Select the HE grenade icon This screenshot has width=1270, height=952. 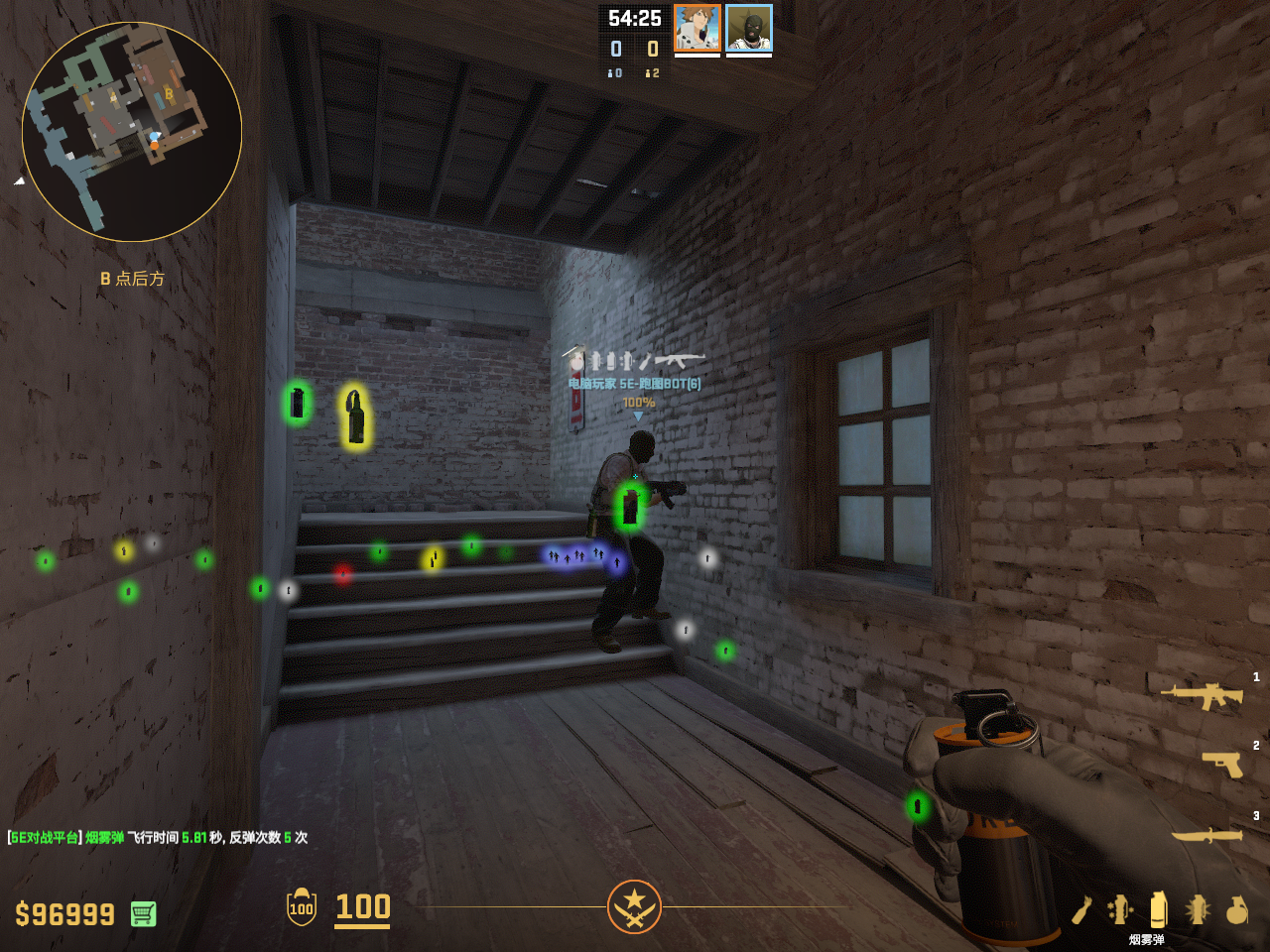[x=1236, y=909]
